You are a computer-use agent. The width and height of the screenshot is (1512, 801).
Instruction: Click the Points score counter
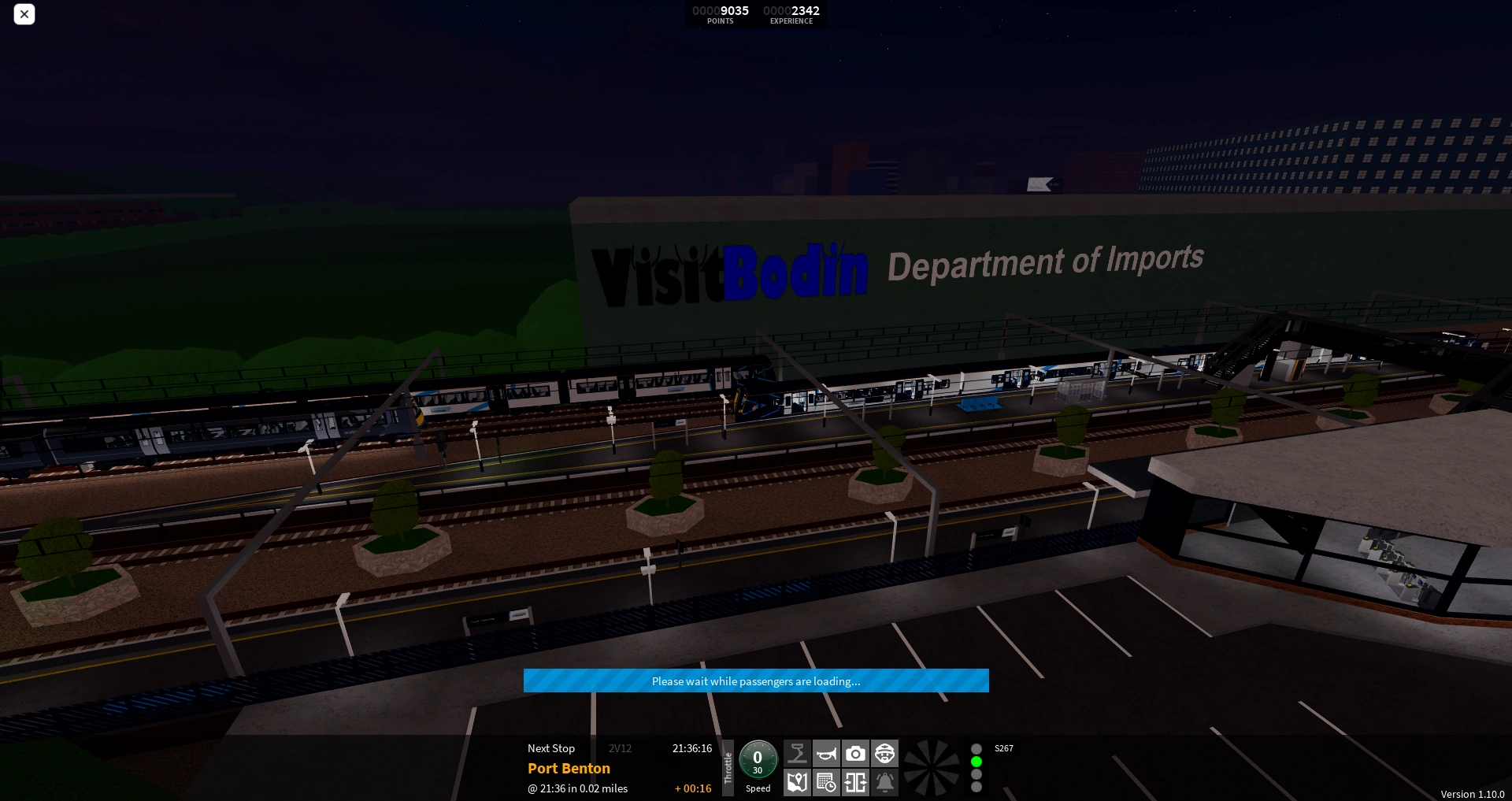click(x=720, y=15)
